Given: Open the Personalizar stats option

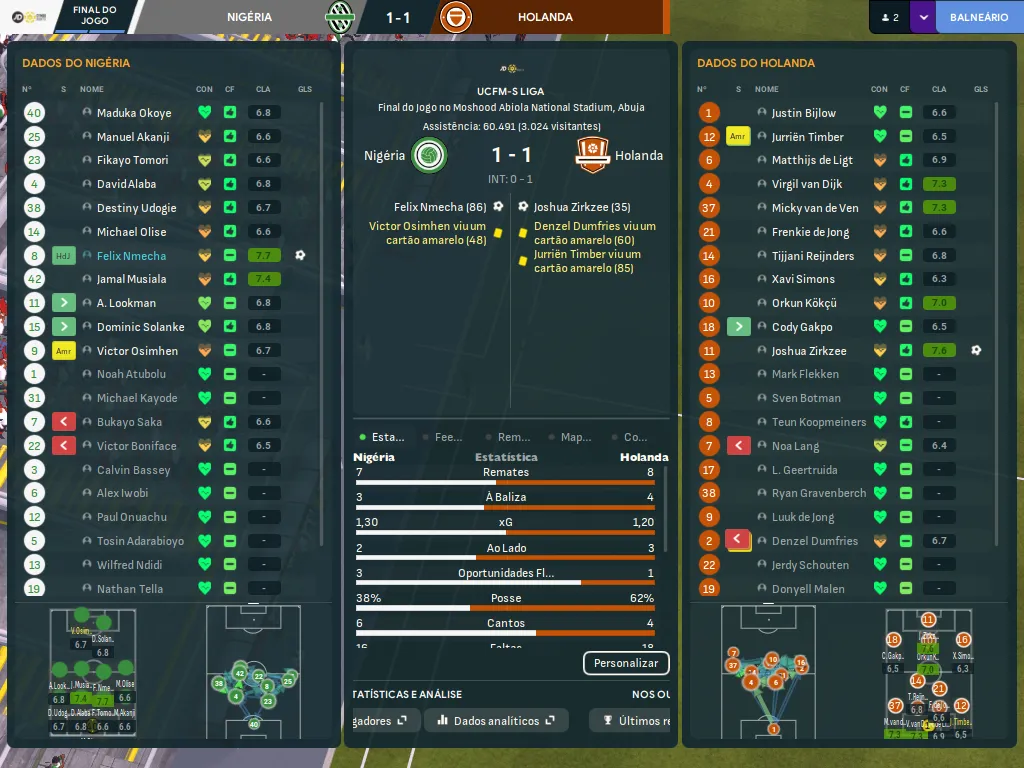Looking at the screenshot, I should tap(626, 663).
